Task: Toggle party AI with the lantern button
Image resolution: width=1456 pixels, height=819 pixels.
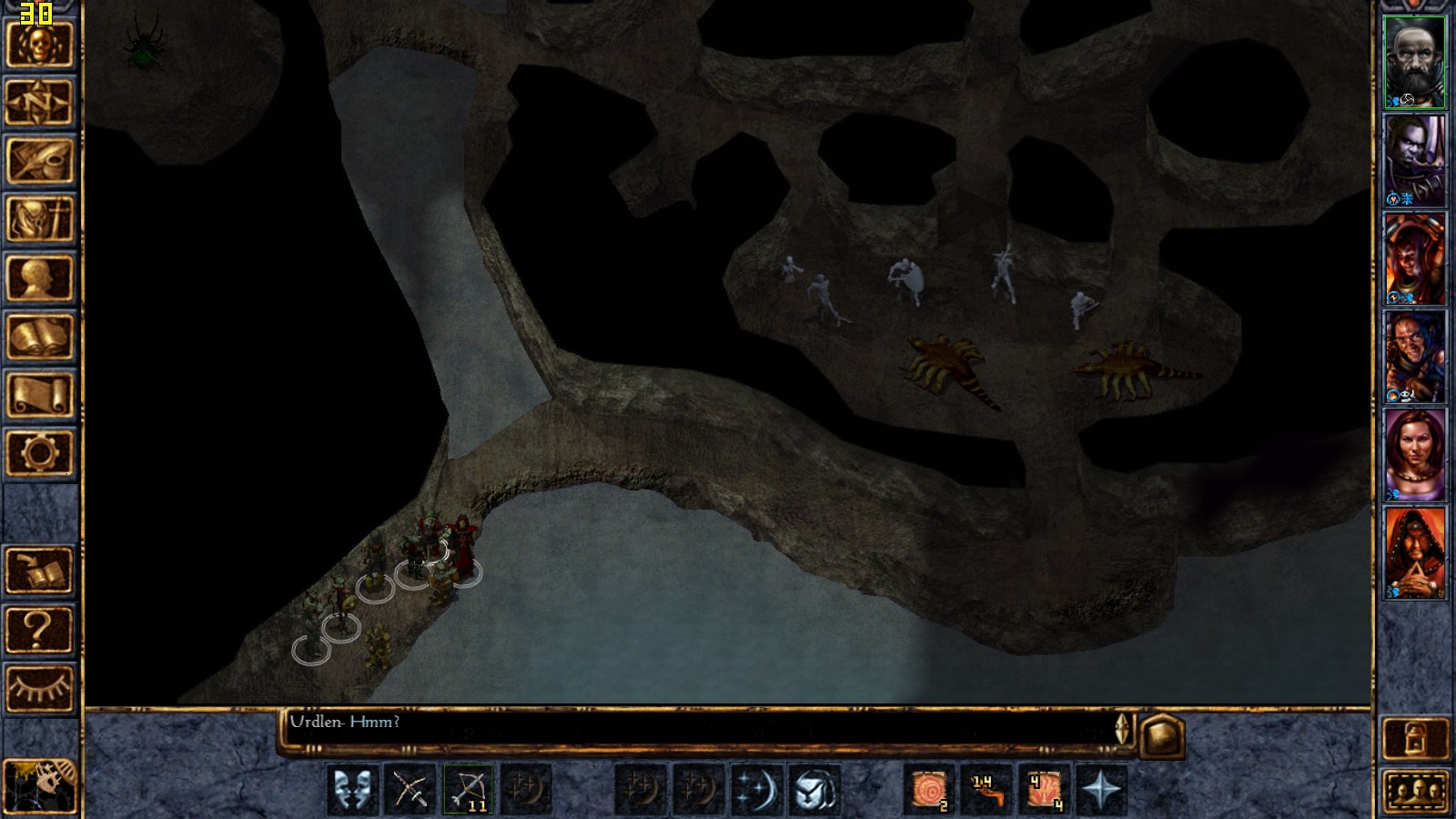Action: click(1415, 738)
